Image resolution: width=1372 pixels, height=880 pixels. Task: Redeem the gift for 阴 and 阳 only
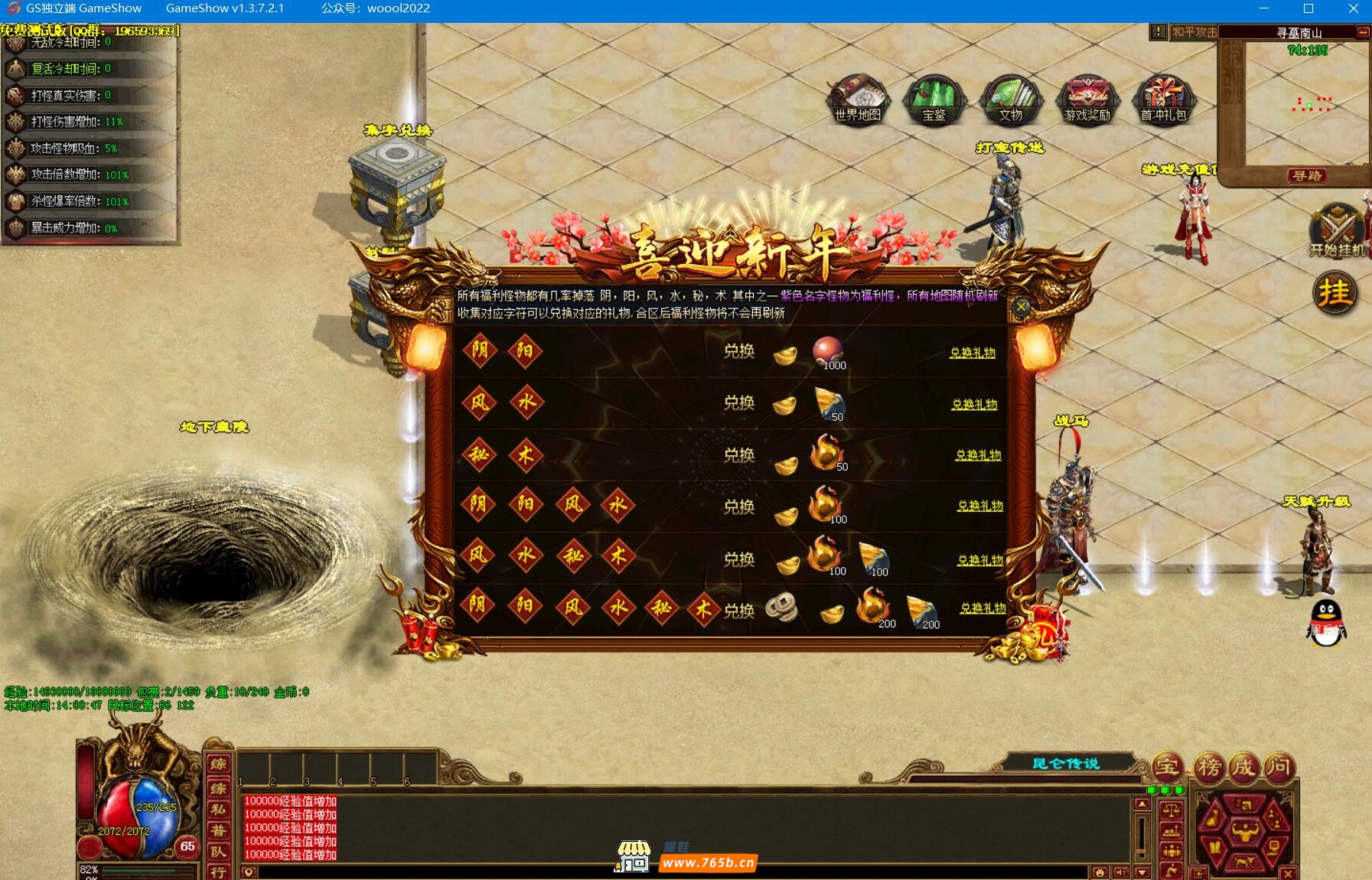pos(973,353)
